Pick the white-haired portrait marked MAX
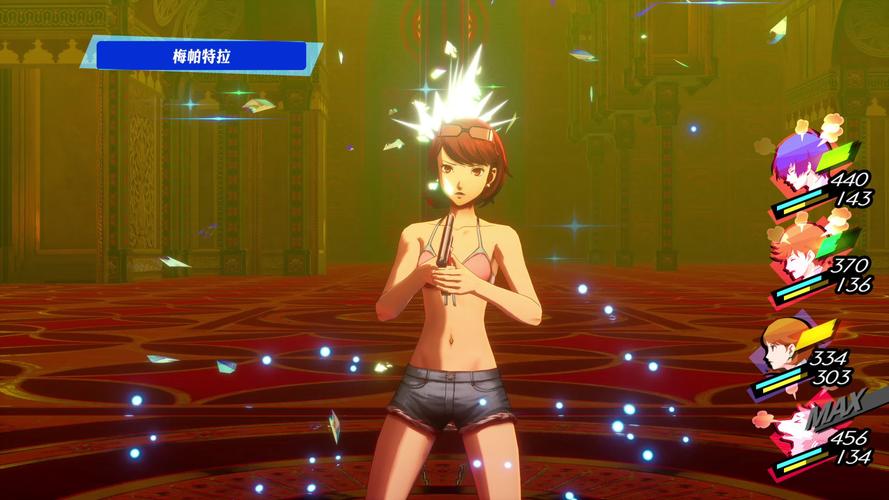 (x=786, y=428)
